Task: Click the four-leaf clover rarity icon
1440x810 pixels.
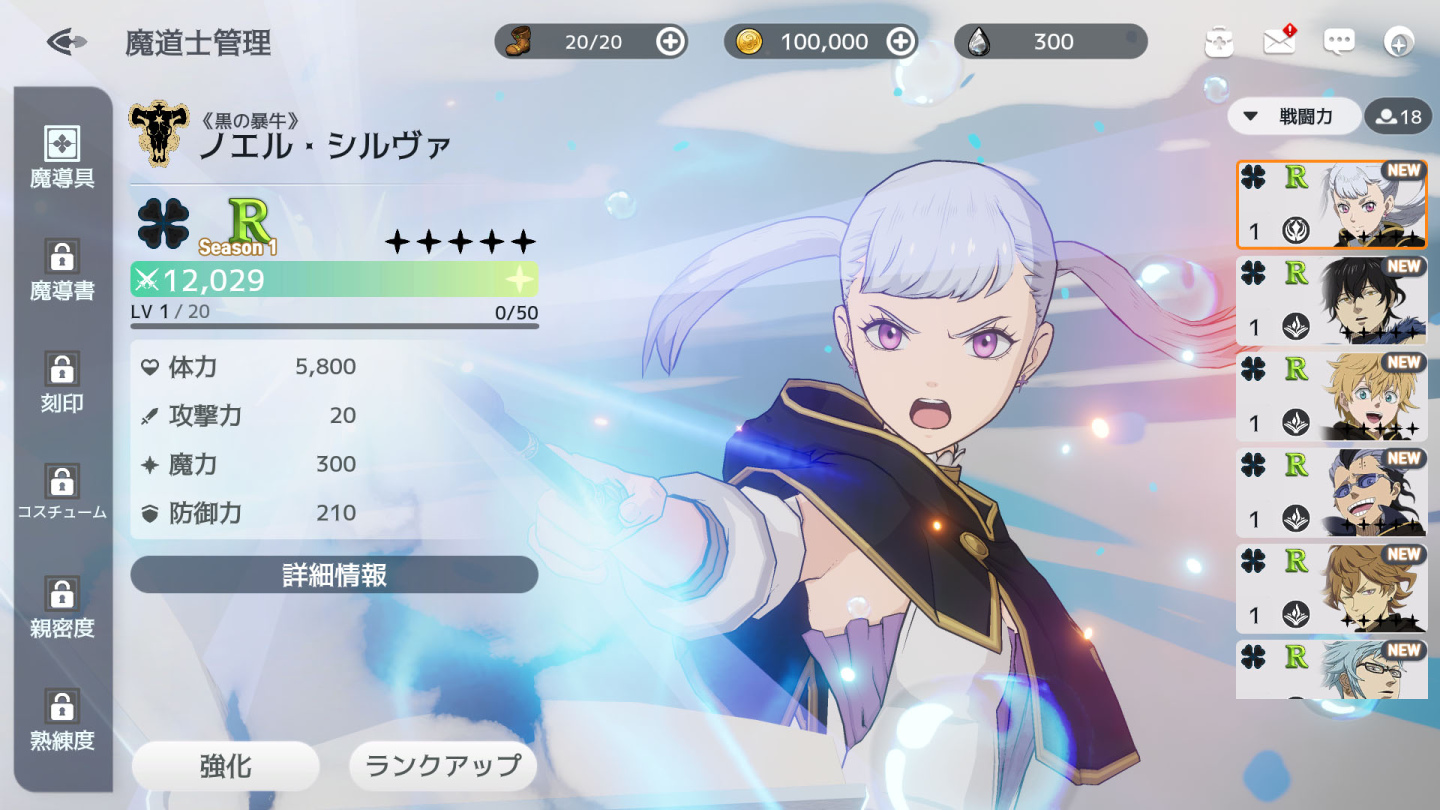Action: [x=161, y=228]
